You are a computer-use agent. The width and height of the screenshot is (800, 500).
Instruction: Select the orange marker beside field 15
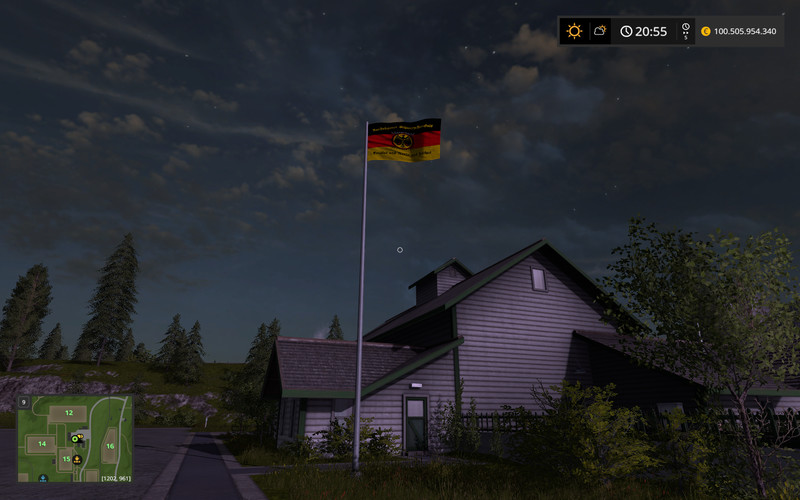tap(77, 459)
